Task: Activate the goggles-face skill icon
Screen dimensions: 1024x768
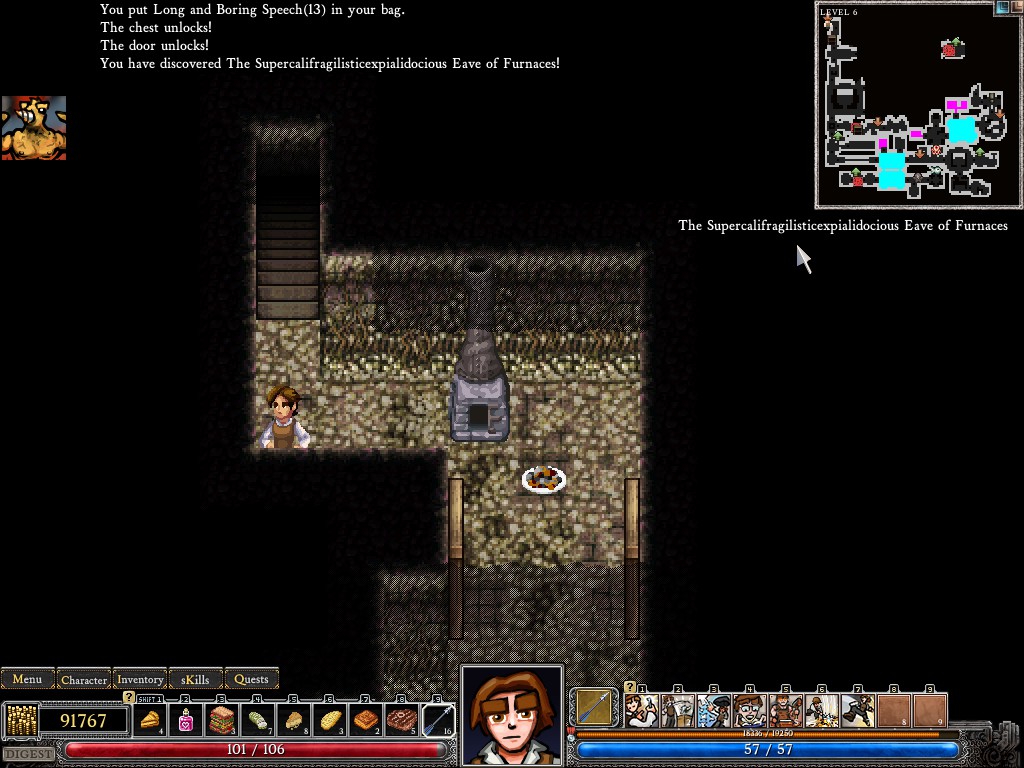Action: point(749,710)
